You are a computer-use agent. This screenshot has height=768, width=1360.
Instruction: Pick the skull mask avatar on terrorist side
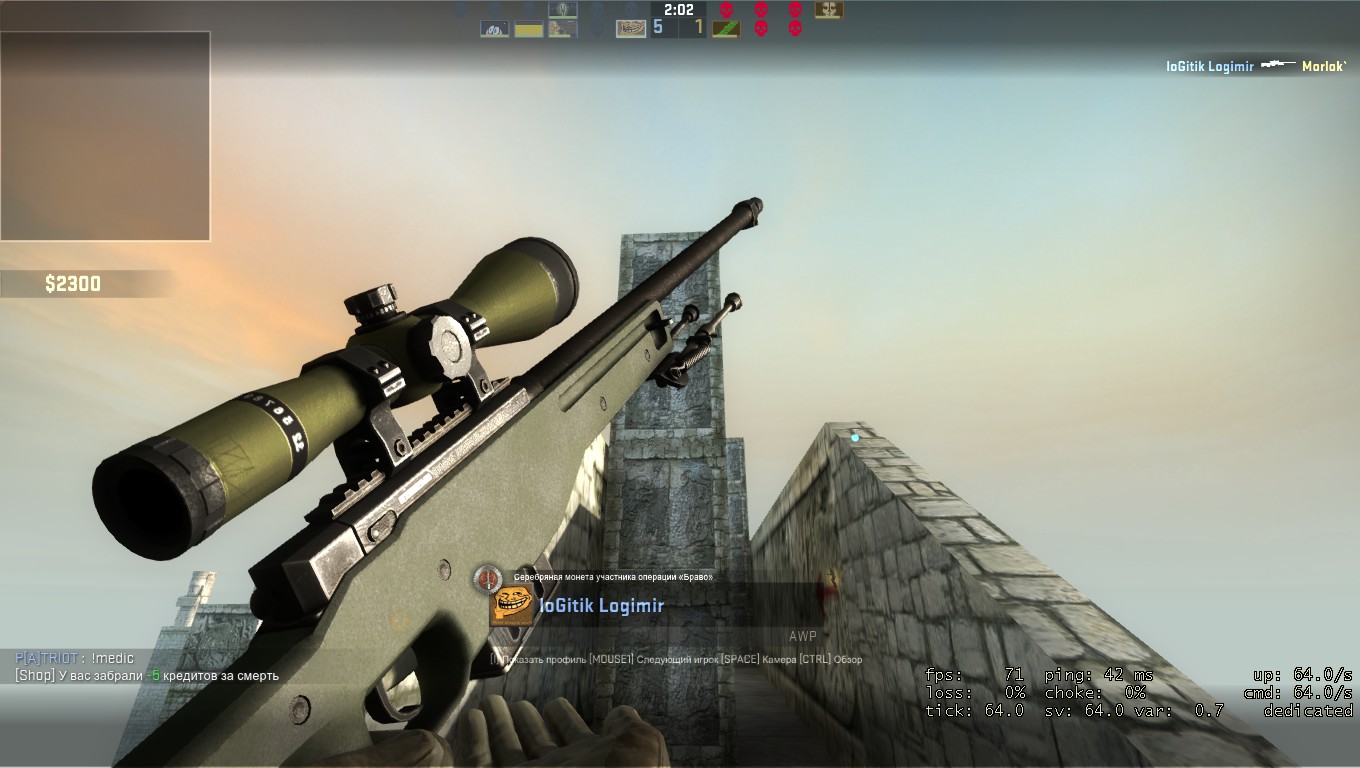828,10
